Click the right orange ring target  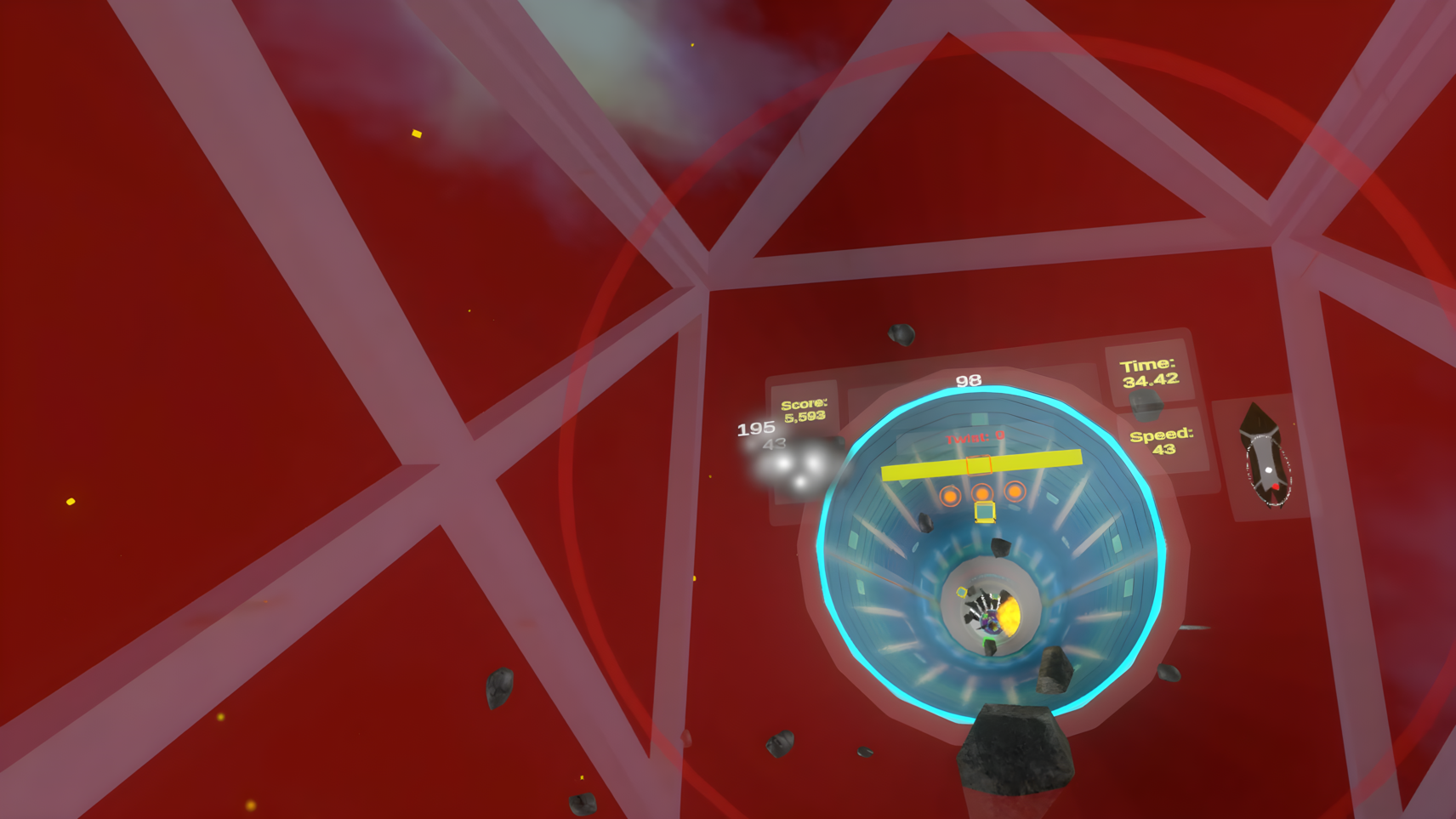pos(1017,492)
